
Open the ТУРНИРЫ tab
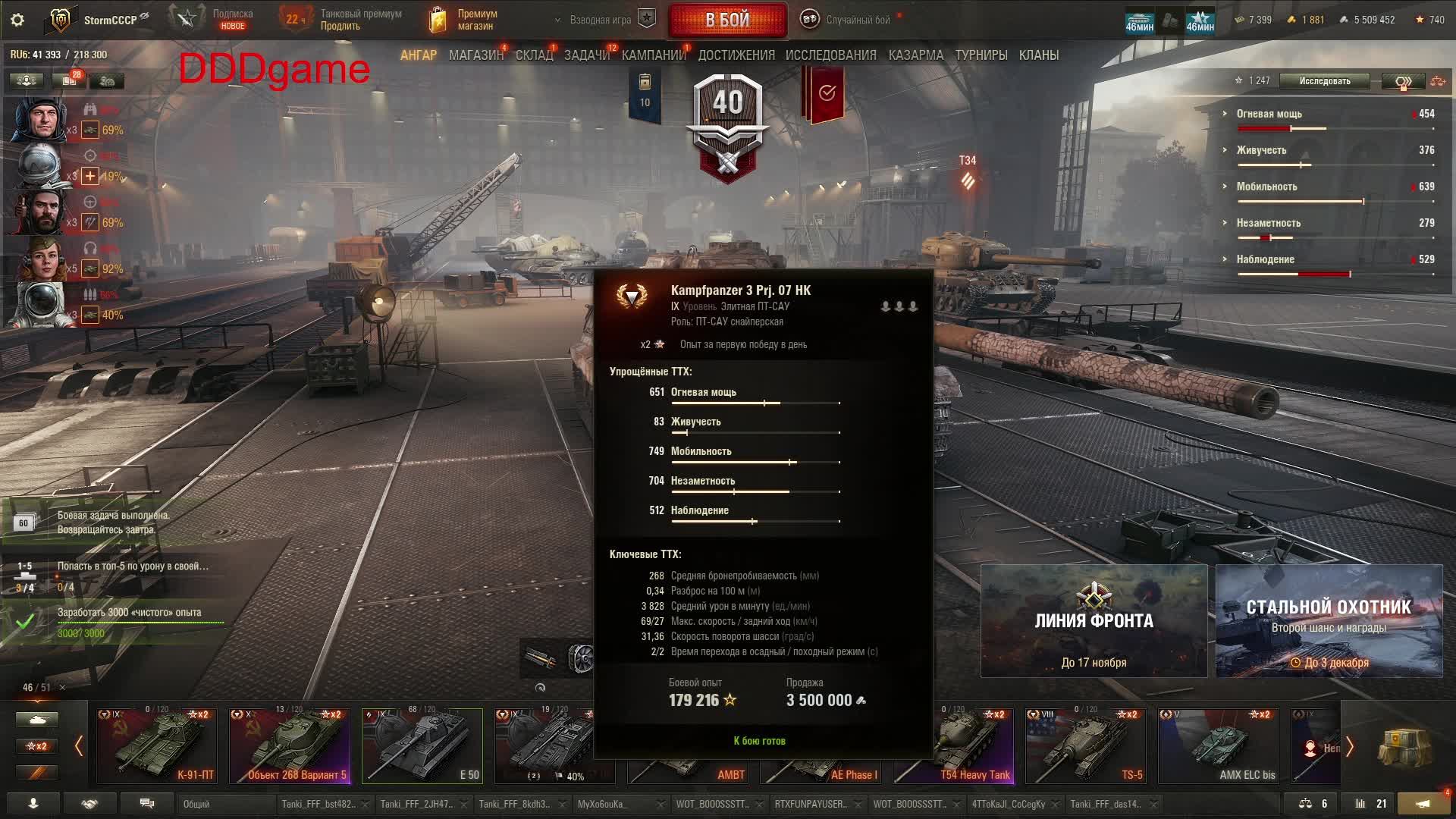coord(981,55)
